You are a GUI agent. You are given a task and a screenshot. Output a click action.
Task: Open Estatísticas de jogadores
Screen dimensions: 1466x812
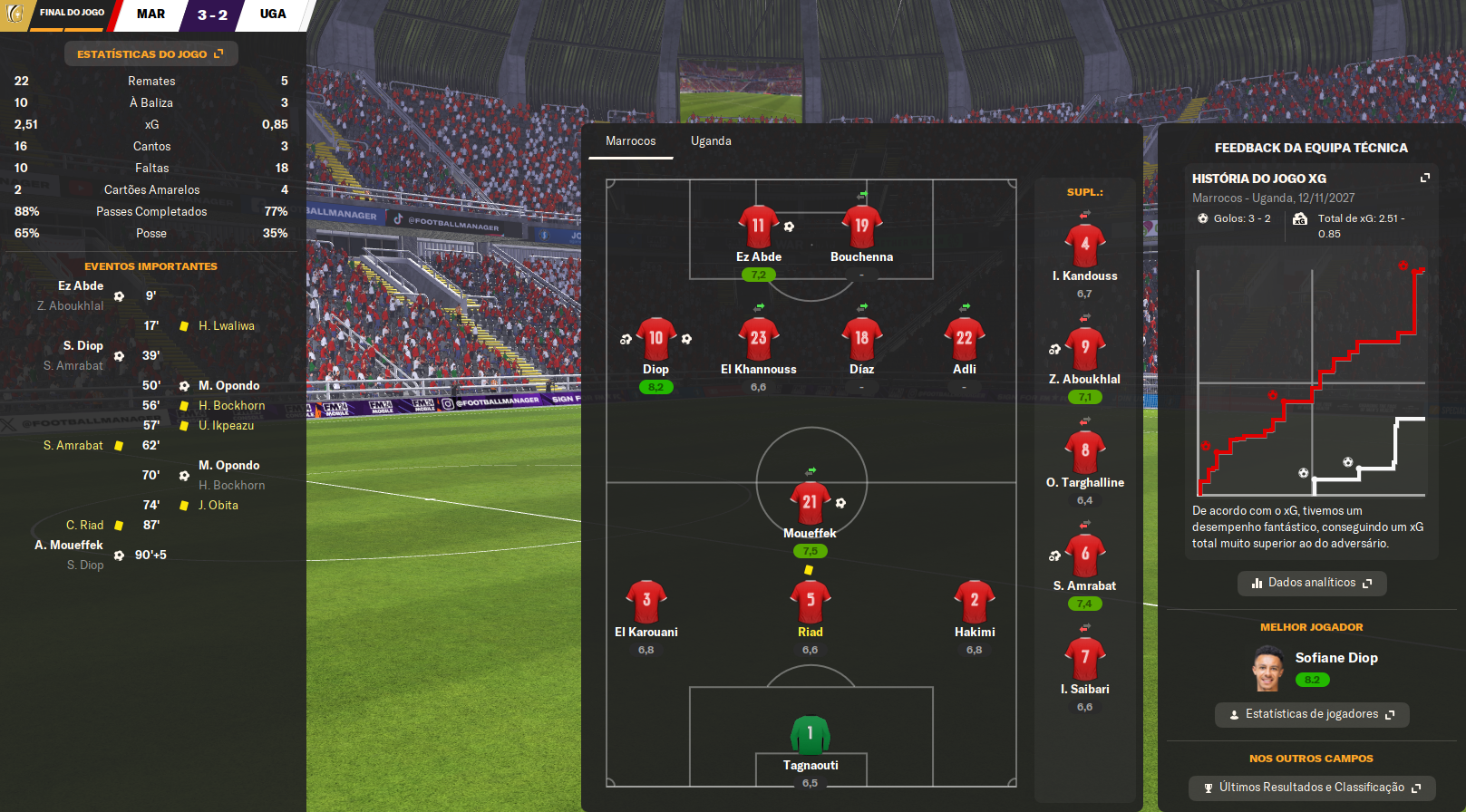pyautogui.click(x=1311, y=714)
